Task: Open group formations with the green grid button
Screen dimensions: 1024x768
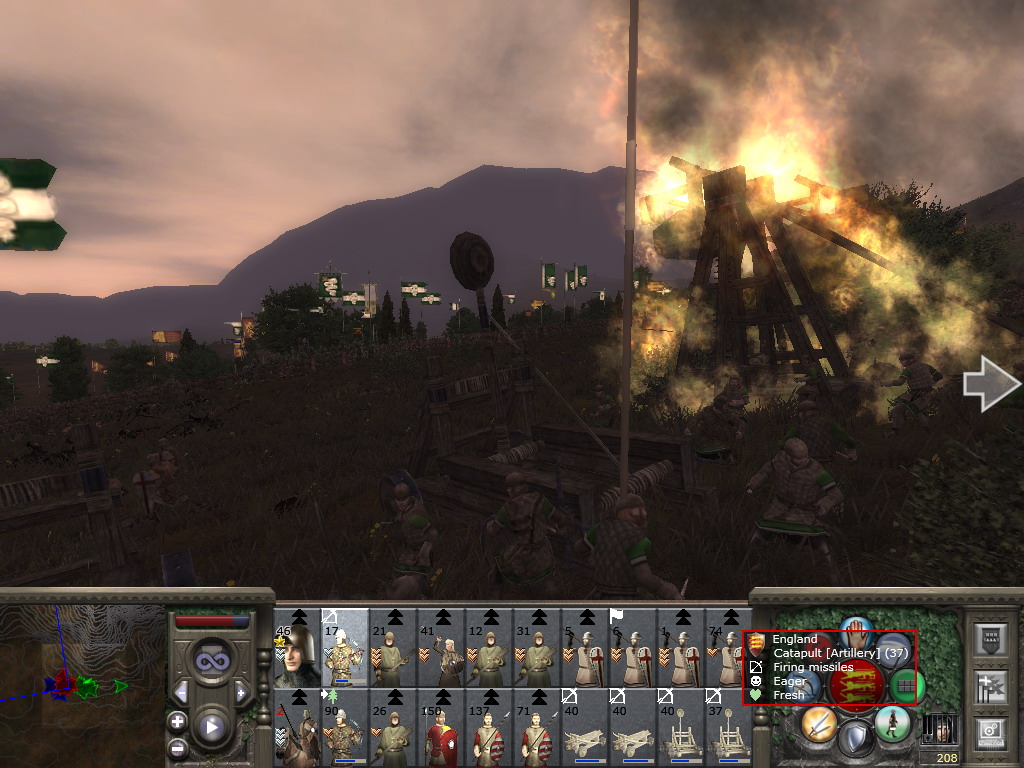Action: pyautogui.click(x=906, y=686)
